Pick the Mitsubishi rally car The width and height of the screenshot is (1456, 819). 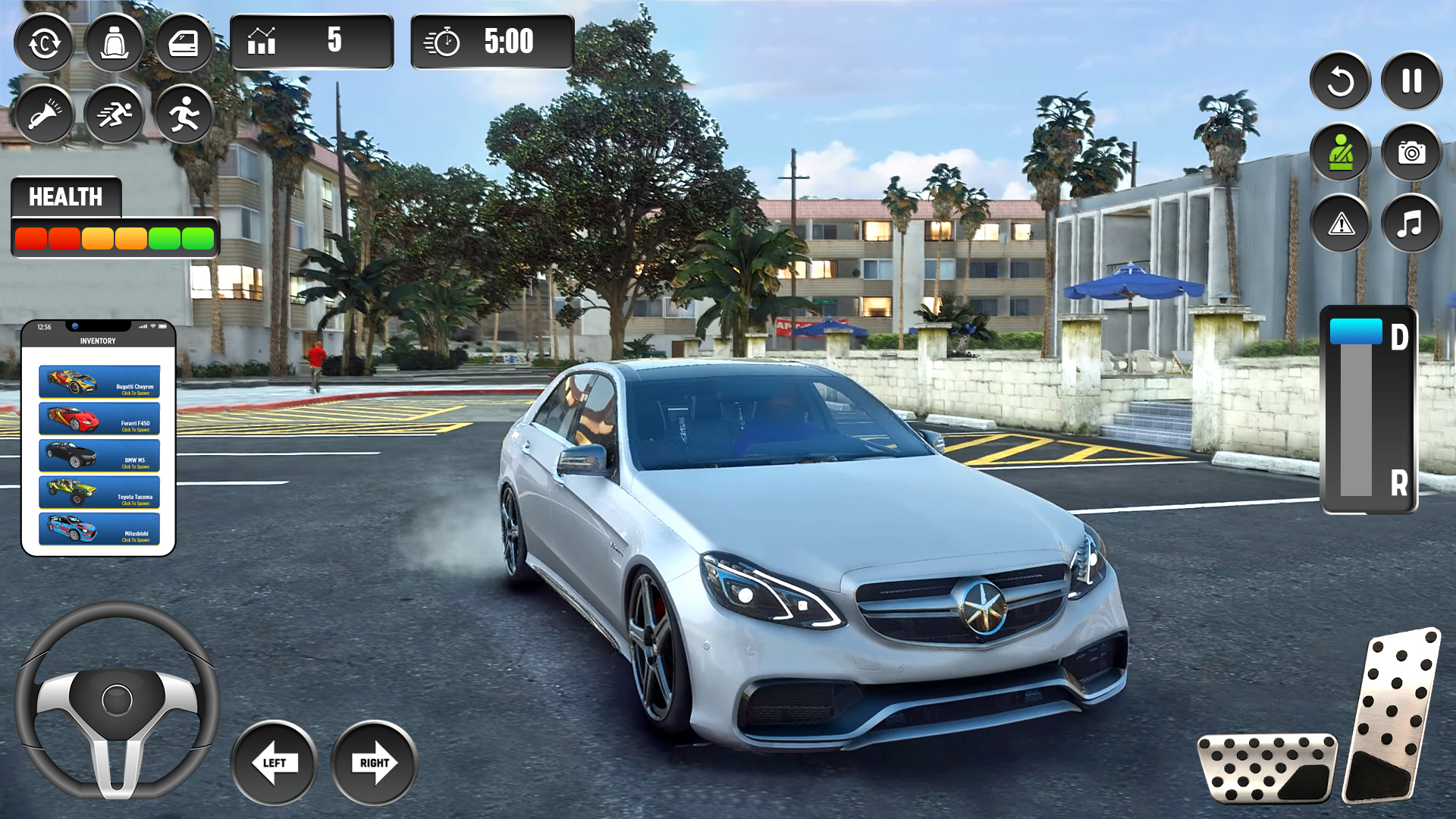tap(99, 529)
